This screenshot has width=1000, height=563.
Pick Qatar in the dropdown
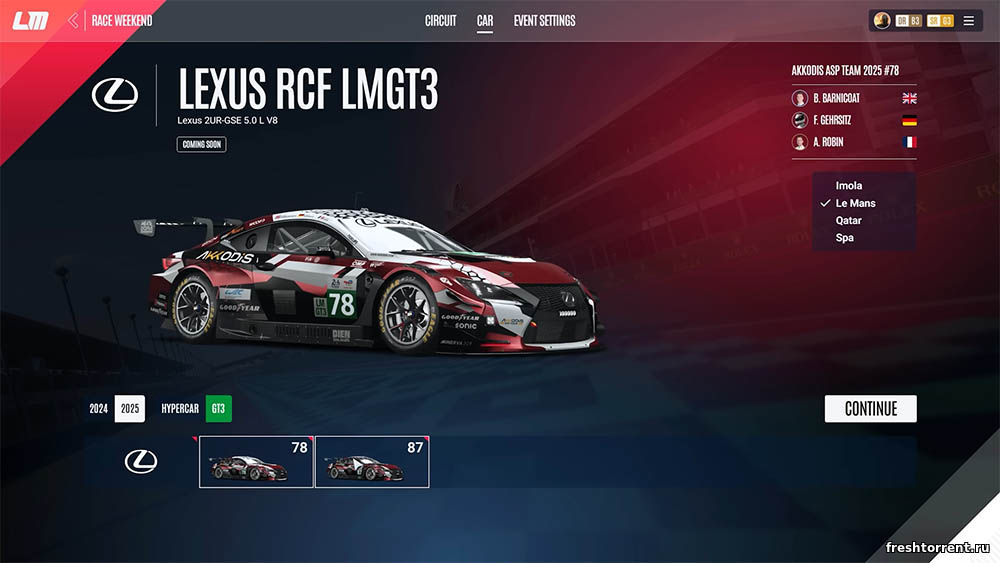point(849,221)
